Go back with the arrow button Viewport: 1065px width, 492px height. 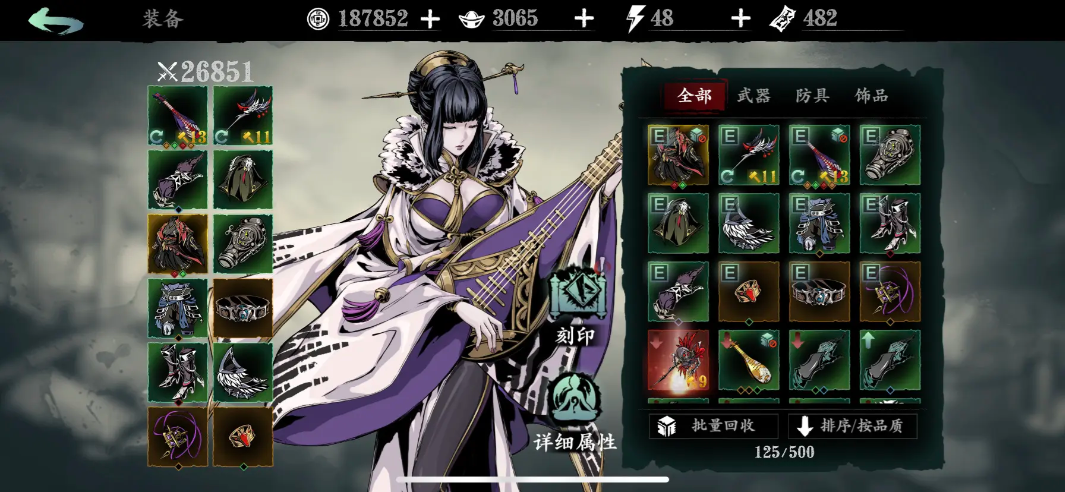coord(55,20)
